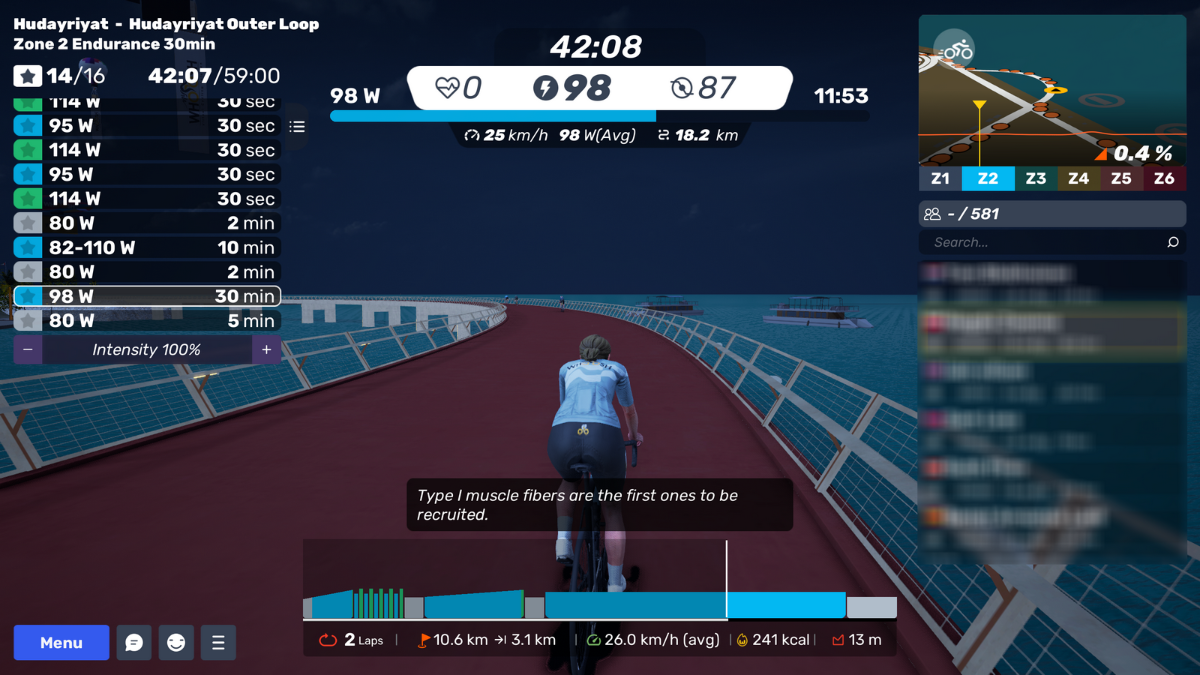Select the 98 W 30 min interval row
Image resolution: width=1200 pixels, height=675 pixels.
click(x=147, y=296)
